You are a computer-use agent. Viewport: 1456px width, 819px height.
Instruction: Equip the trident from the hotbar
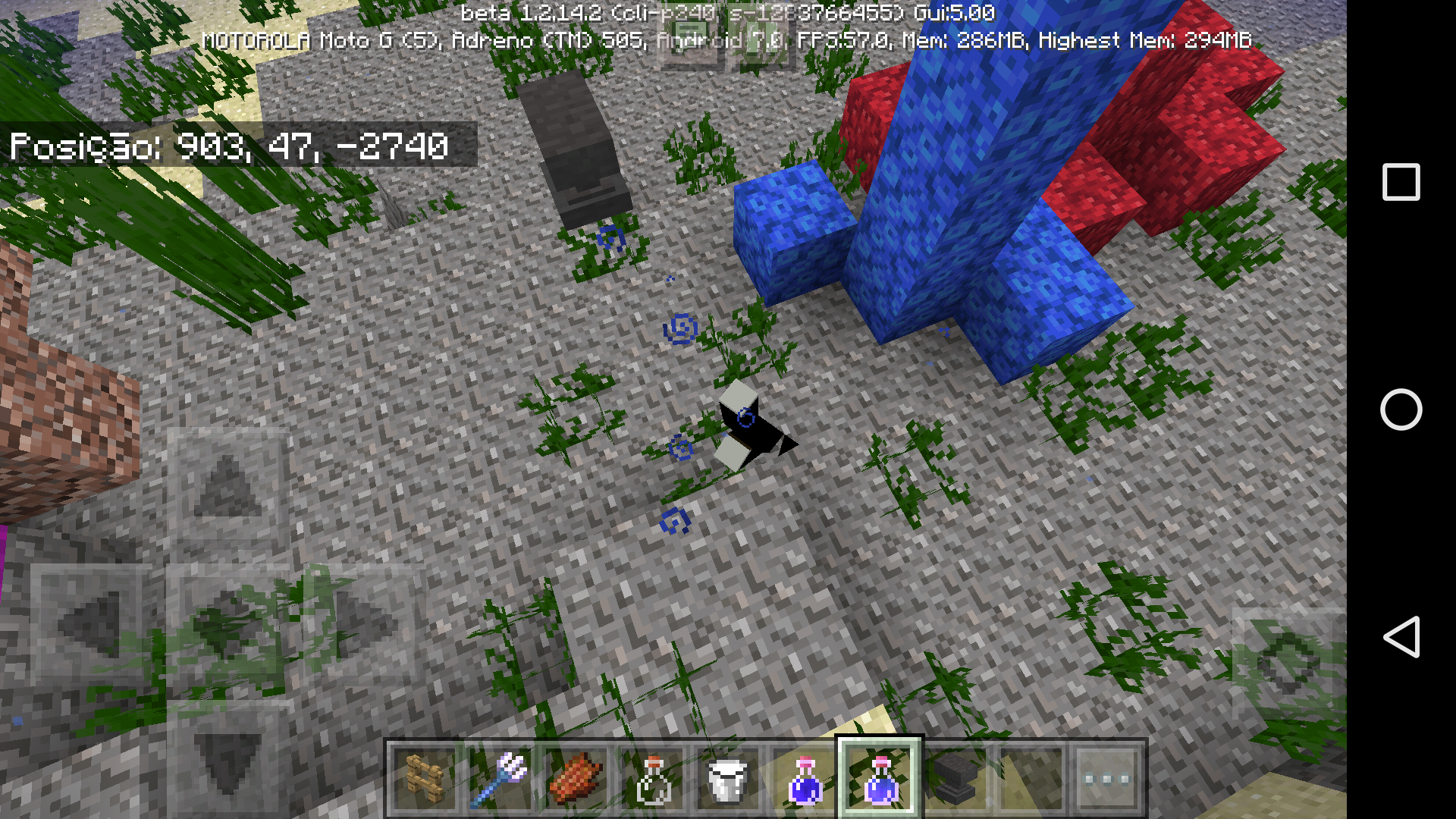500,779
